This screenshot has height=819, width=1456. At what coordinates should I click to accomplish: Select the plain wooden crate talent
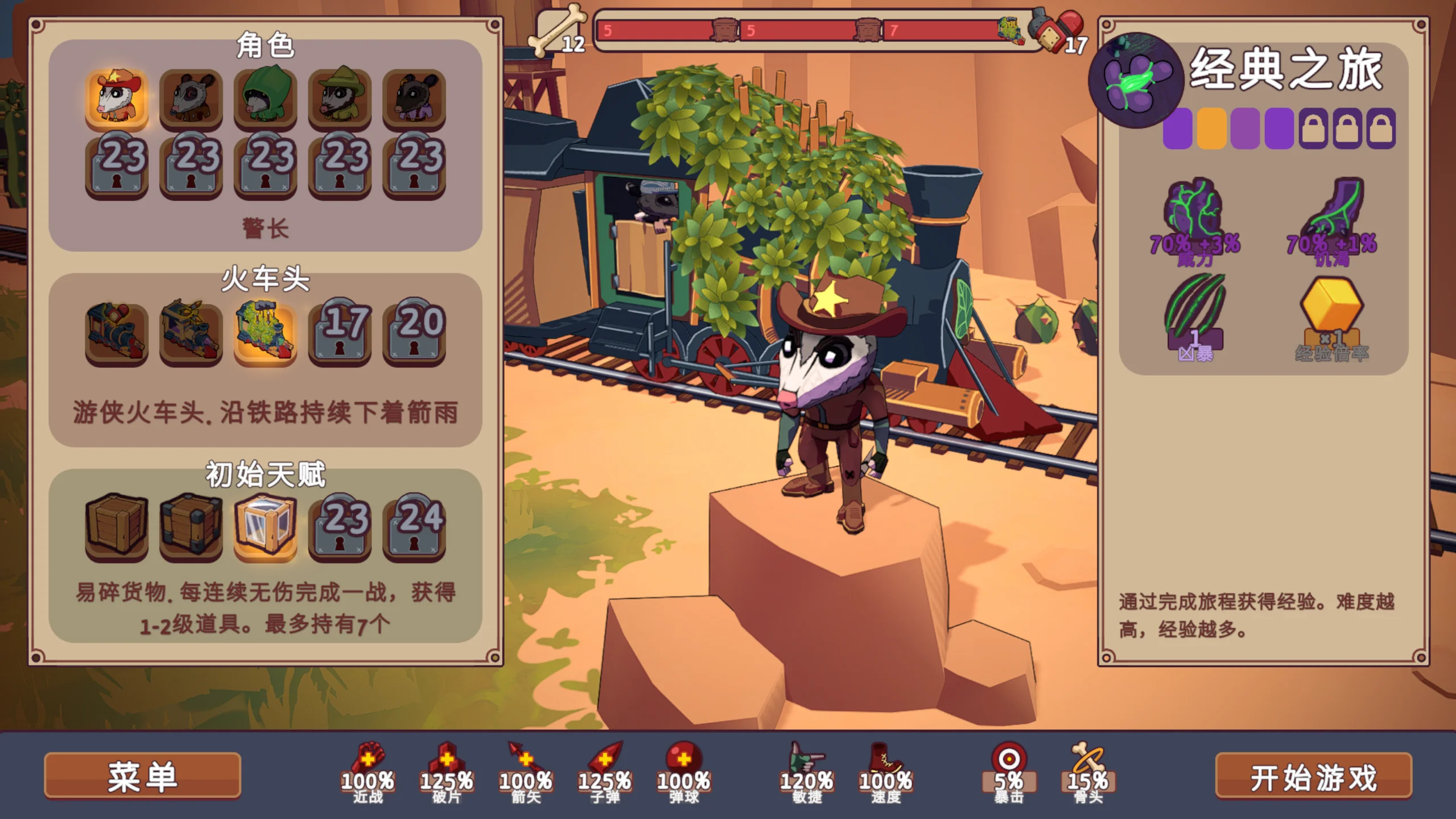[117, 526]
